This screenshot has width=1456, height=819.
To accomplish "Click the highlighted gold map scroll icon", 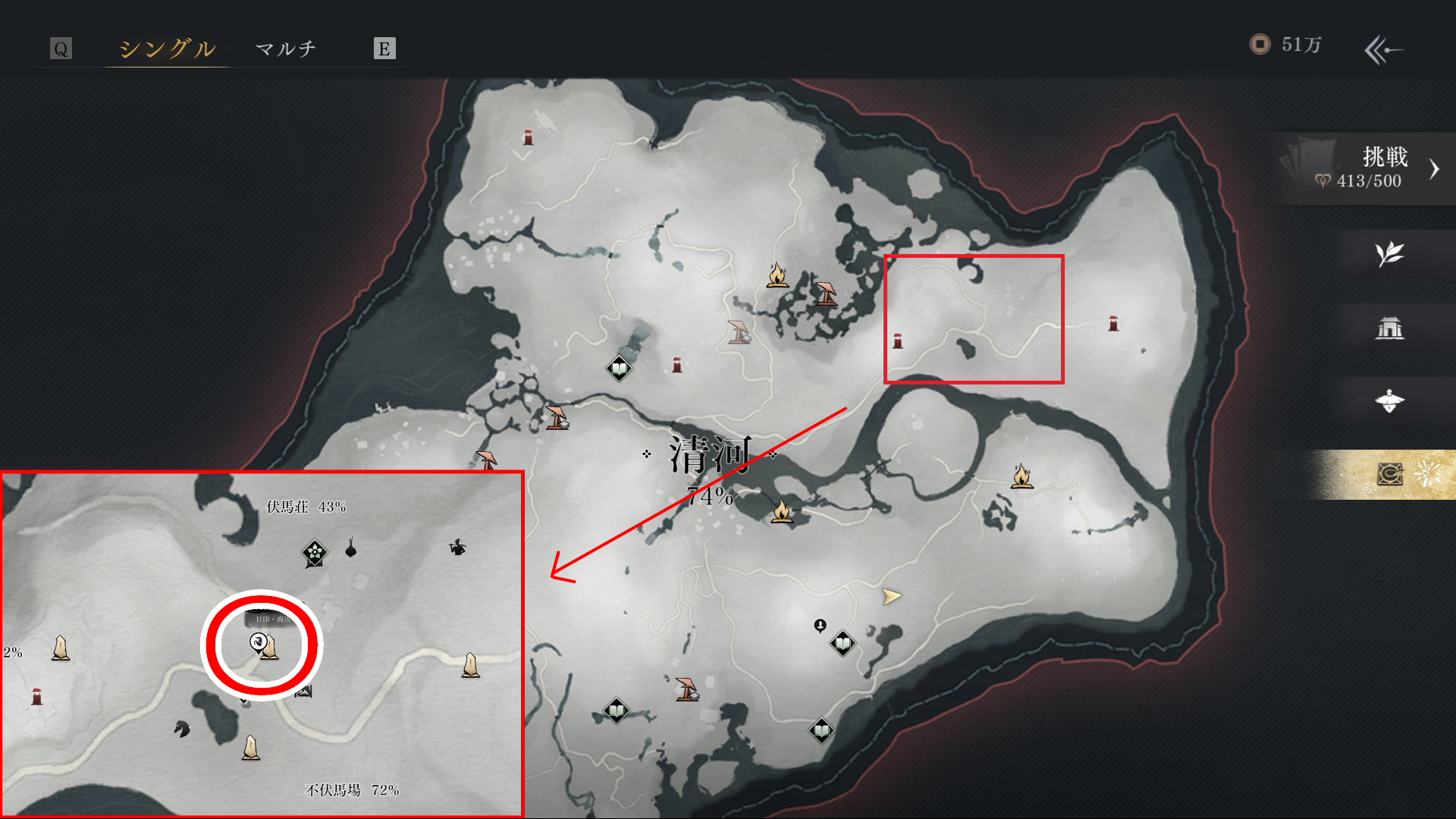I will 1389,475.
